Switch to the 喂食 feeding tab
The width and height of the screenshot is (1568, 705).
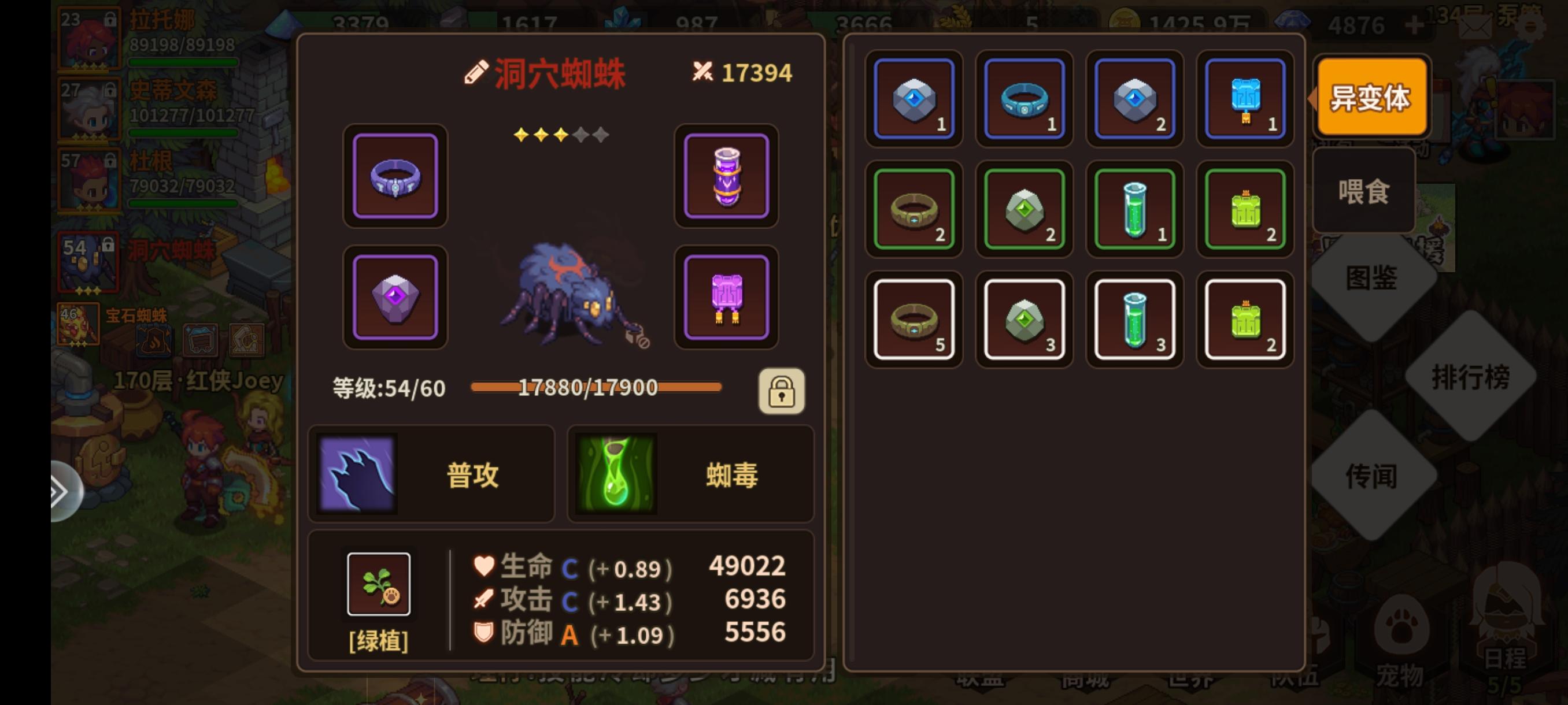[x=1363, y=190]
